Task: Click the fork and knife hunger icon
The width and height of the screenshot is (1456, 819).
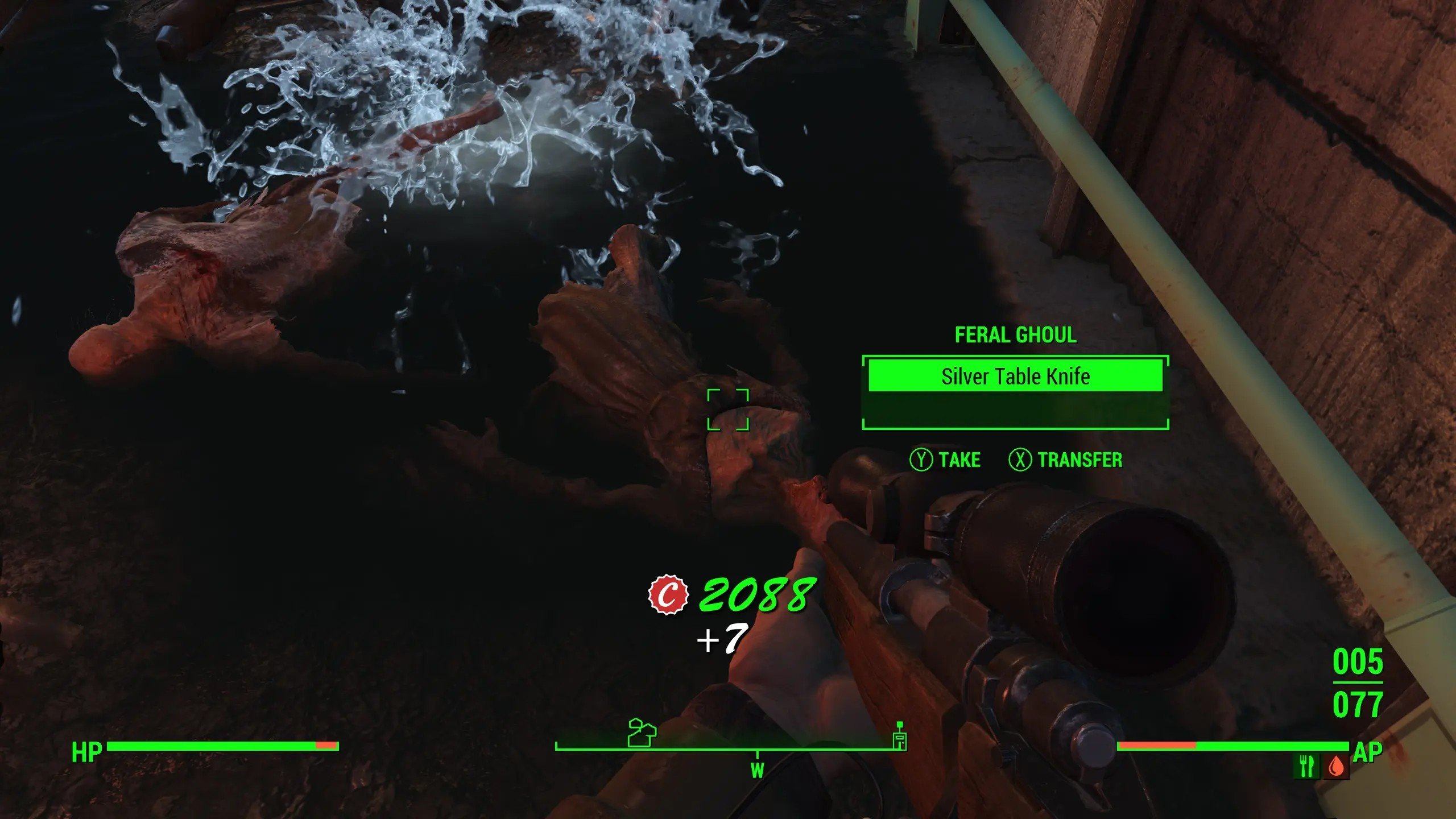Action: (1306, 766)
